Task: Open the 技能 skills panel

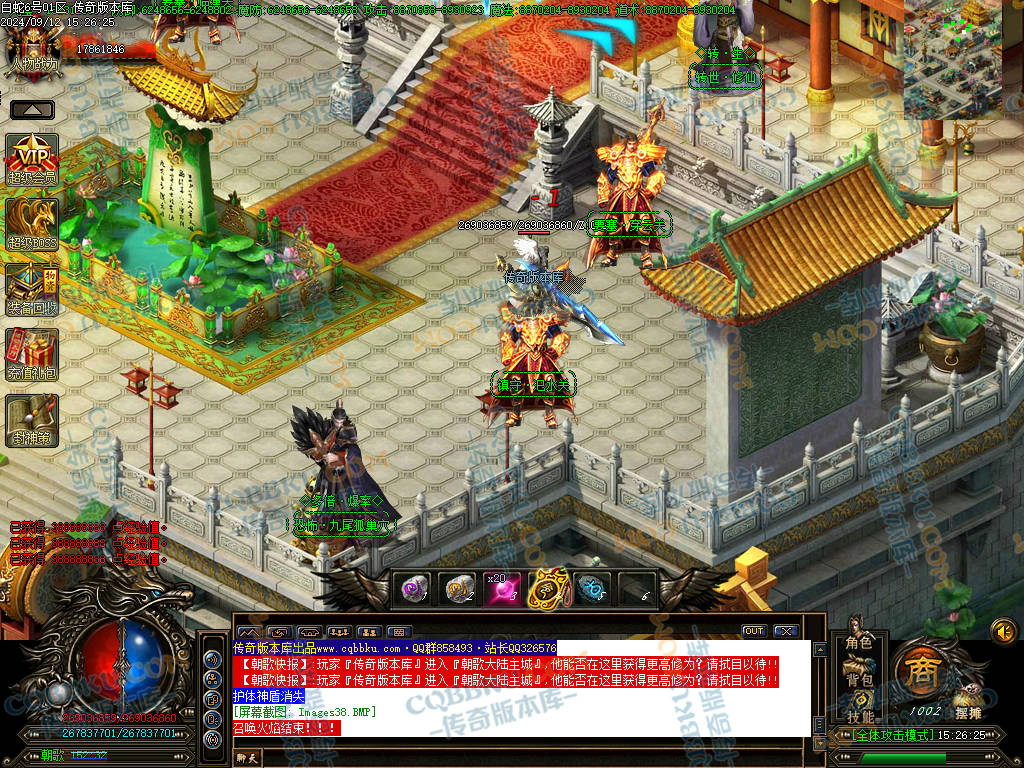Action: (x=859, y=716)
